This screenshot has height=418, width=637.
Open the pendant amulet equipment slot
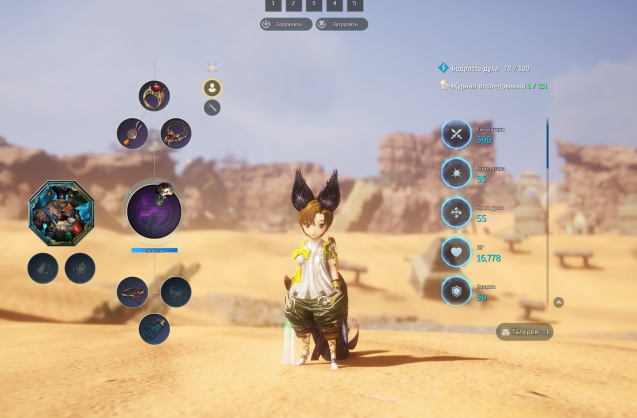tap(132, 133)
